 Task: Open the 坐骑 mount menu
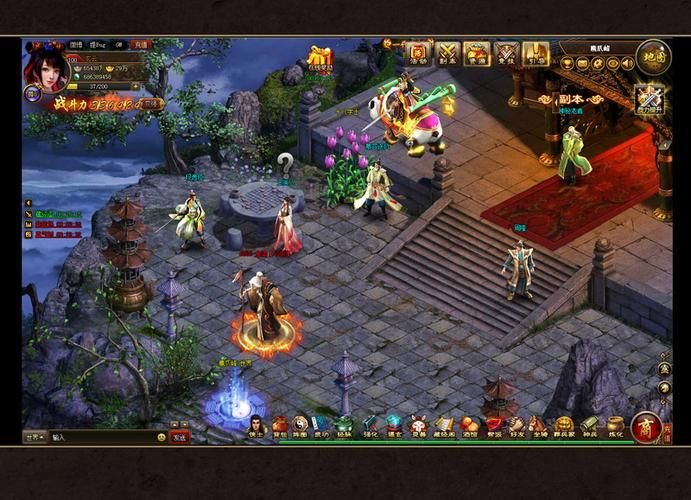(x=540, y=426)
